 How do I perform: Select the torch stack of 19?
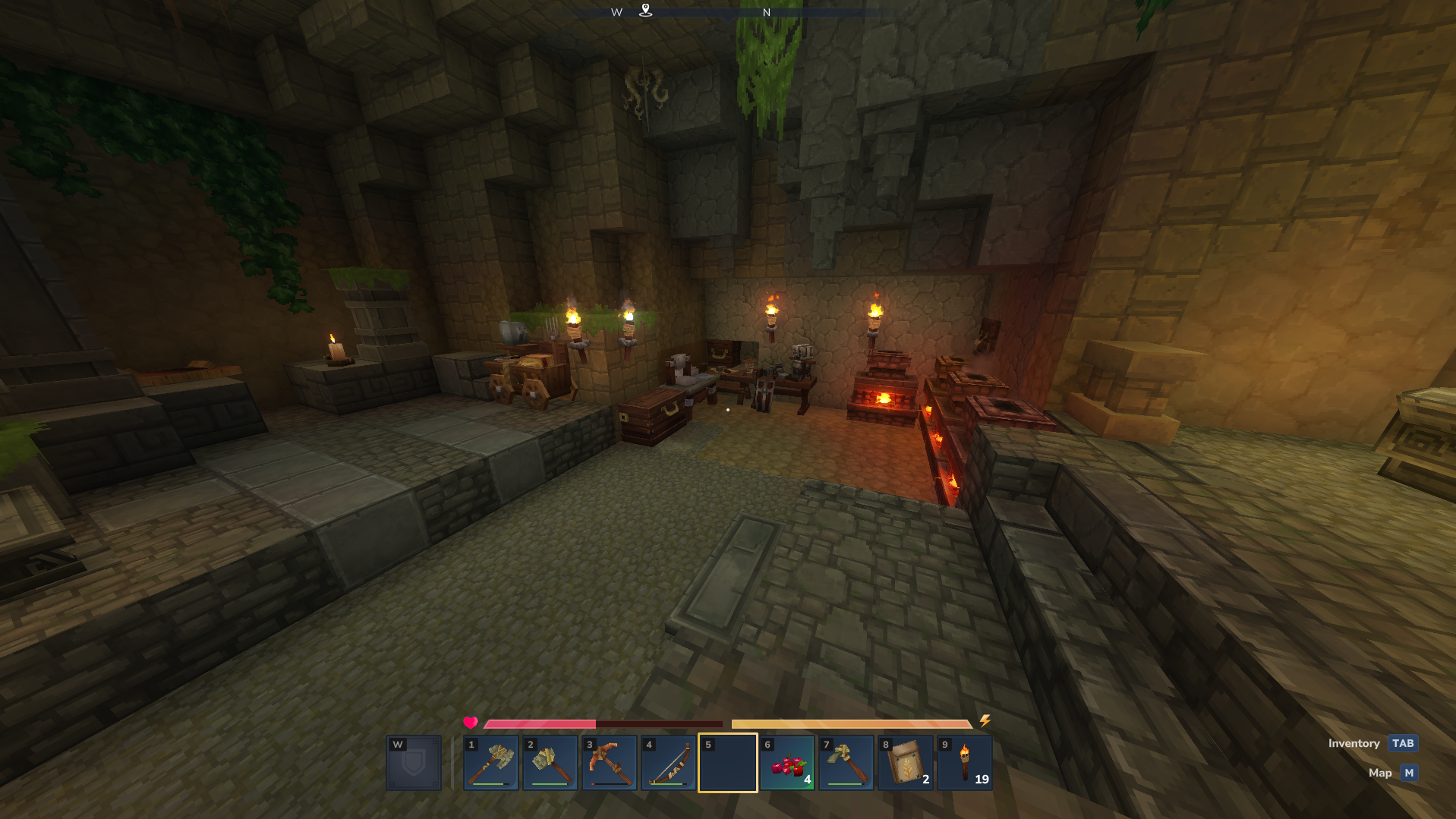click(x=965, y=763)
